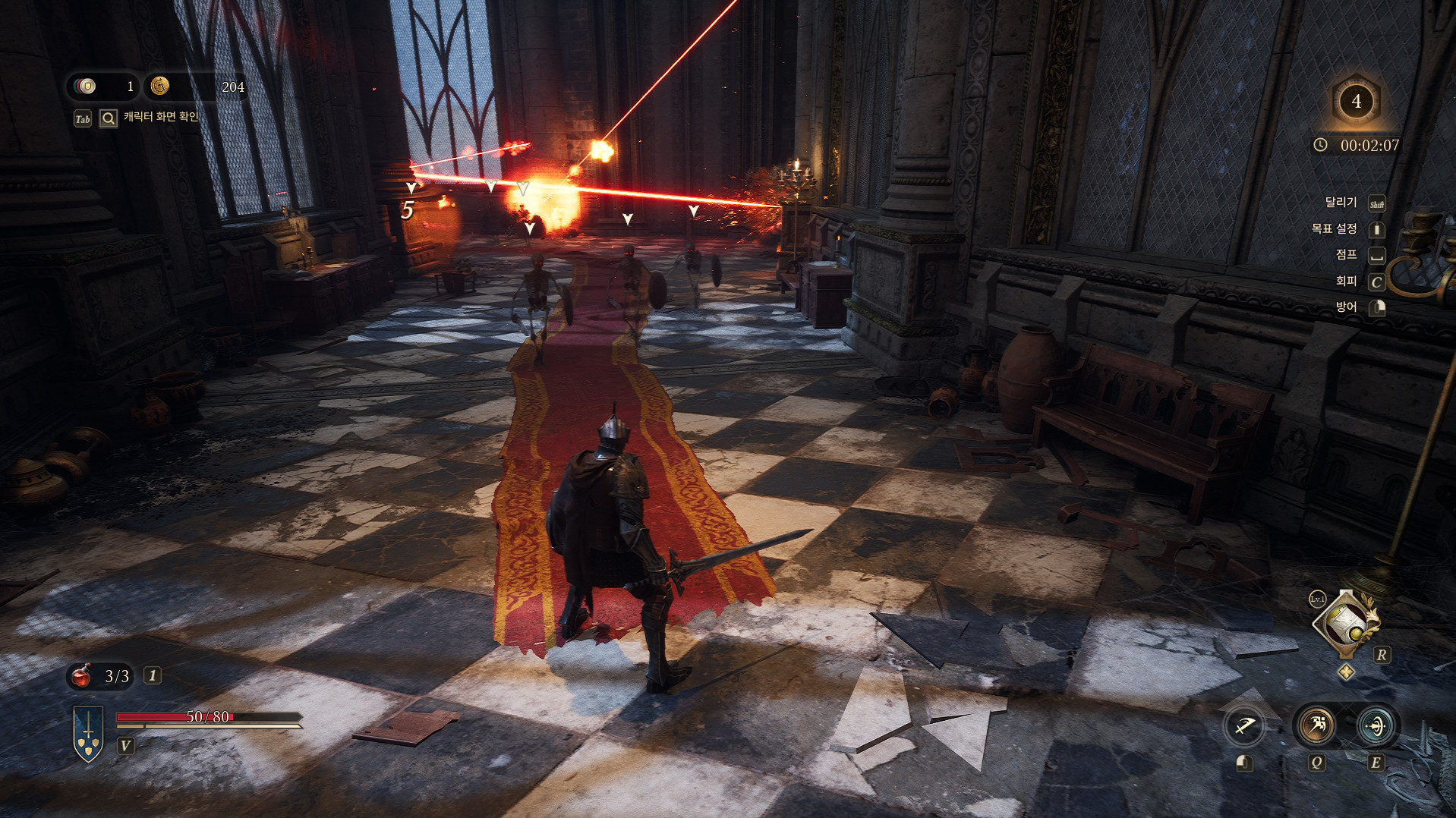
Task: Activate the sword slash attack icon
Action: click(1244, 726)
